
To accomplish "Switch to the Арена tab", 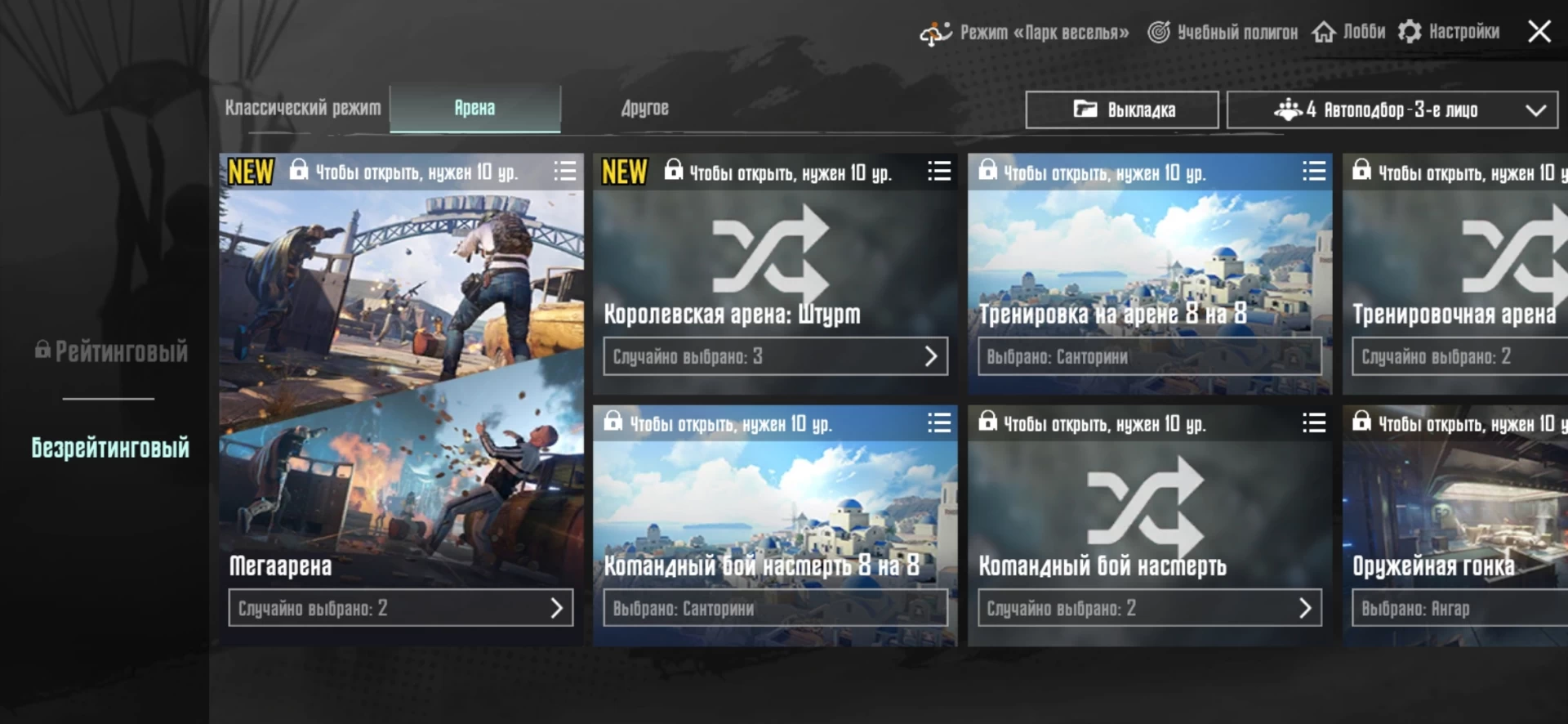I will pyautogui.click(x=474, y=108).
